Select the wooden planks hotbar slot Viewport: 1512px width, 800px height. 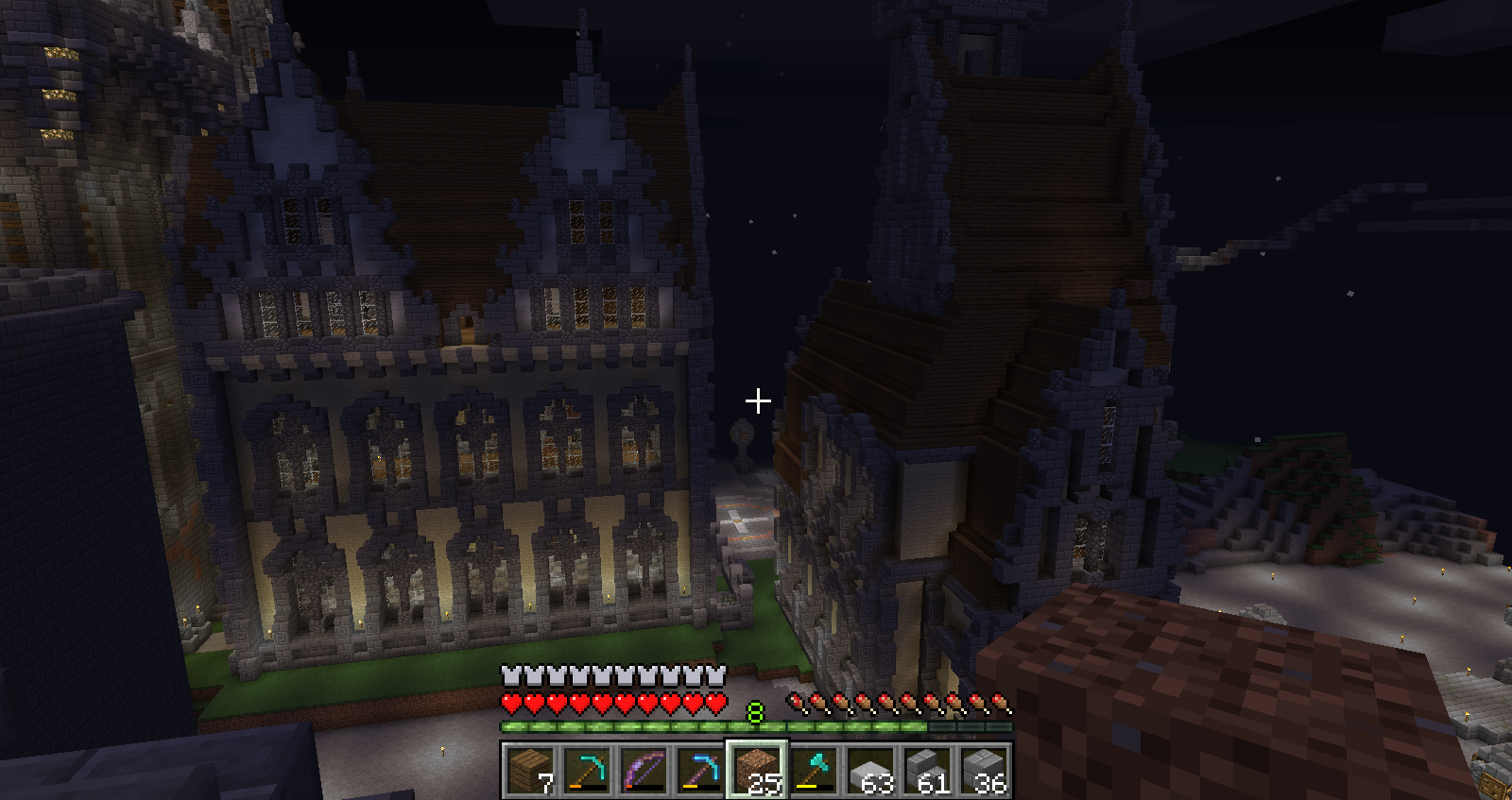tap(529, 770)
